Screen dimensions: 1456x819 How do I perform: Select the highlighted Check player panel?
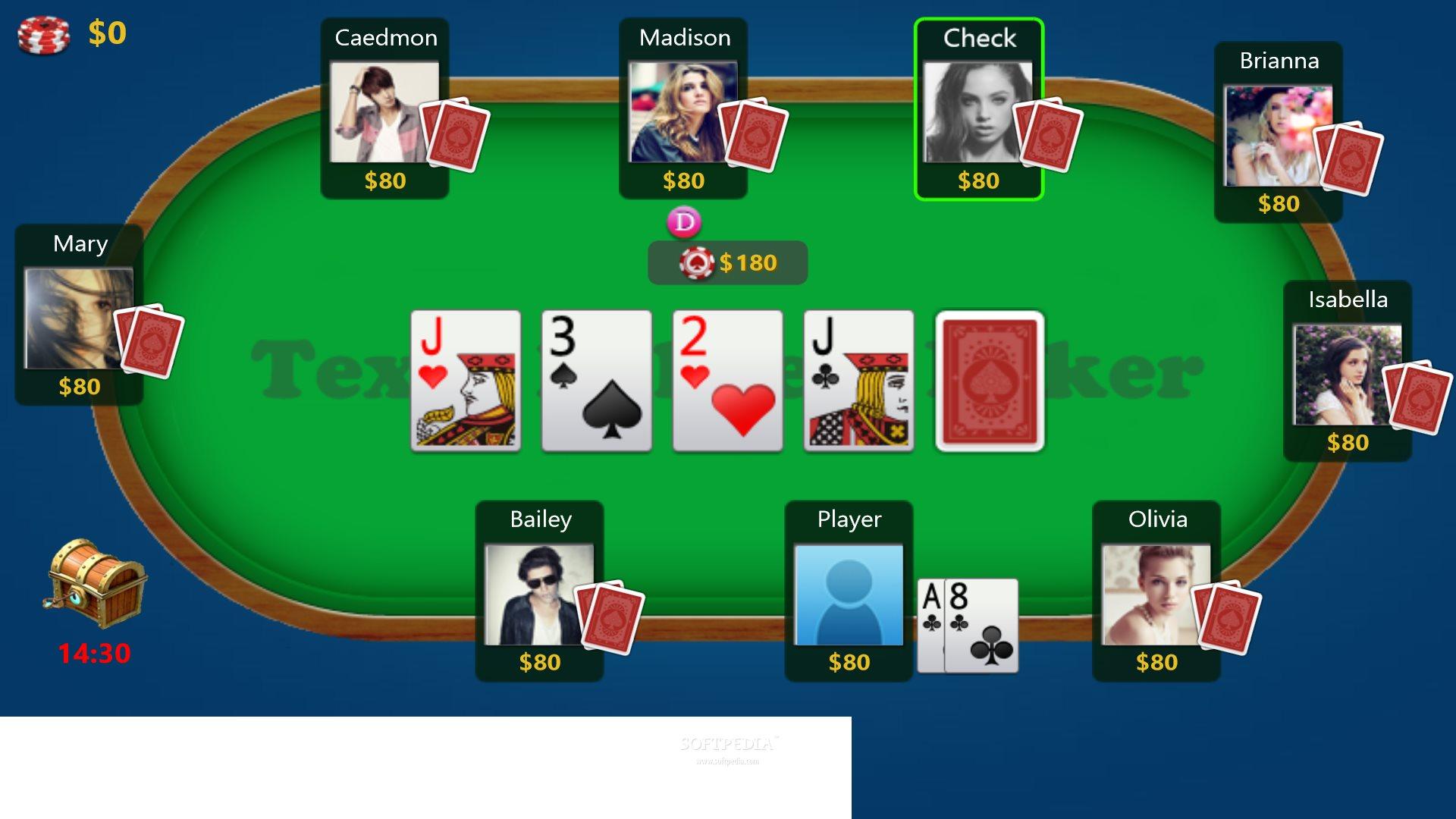978,110
